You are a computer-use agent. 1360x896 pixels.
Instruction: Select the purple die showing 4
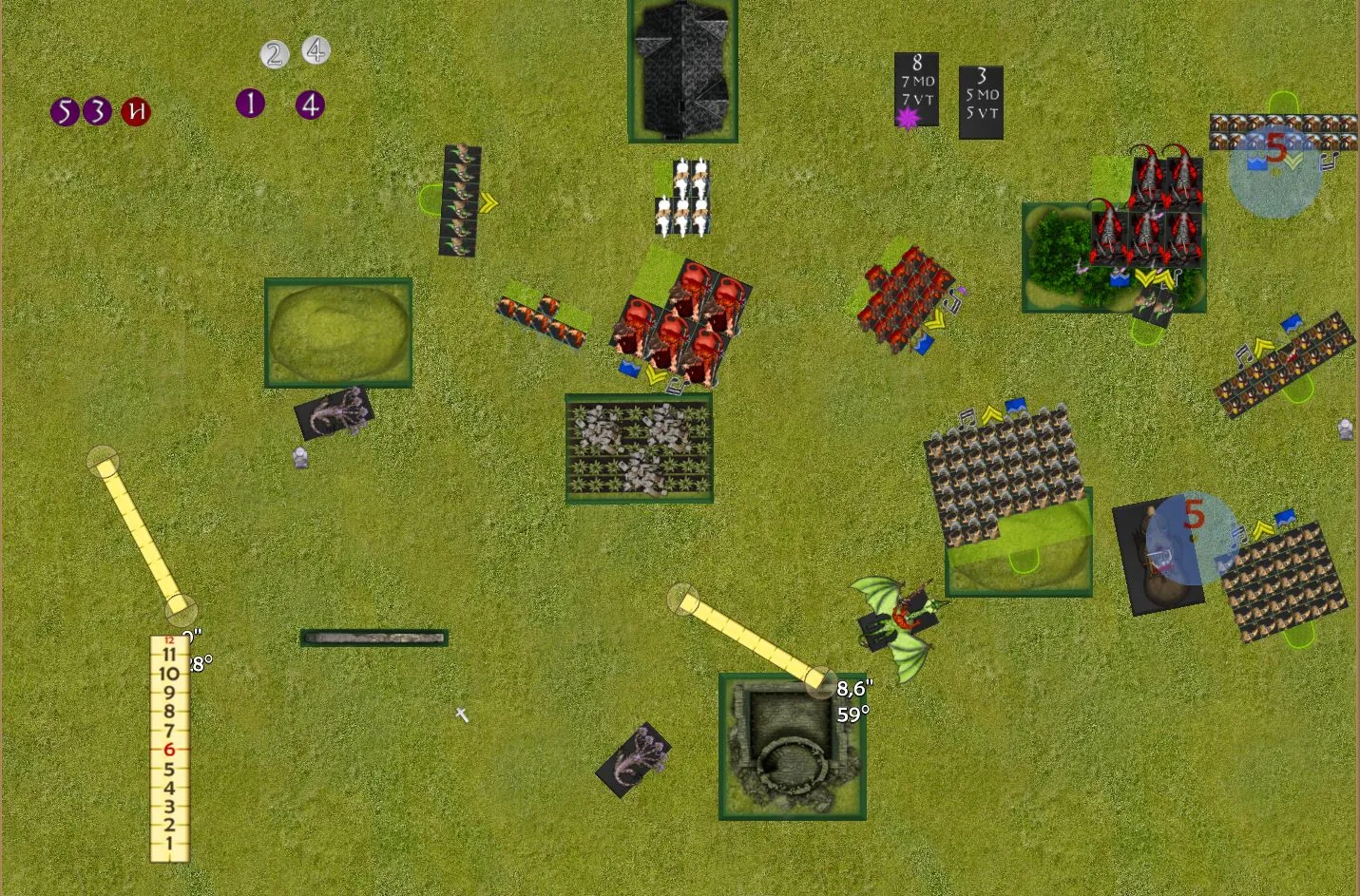[x=310, y=105]
